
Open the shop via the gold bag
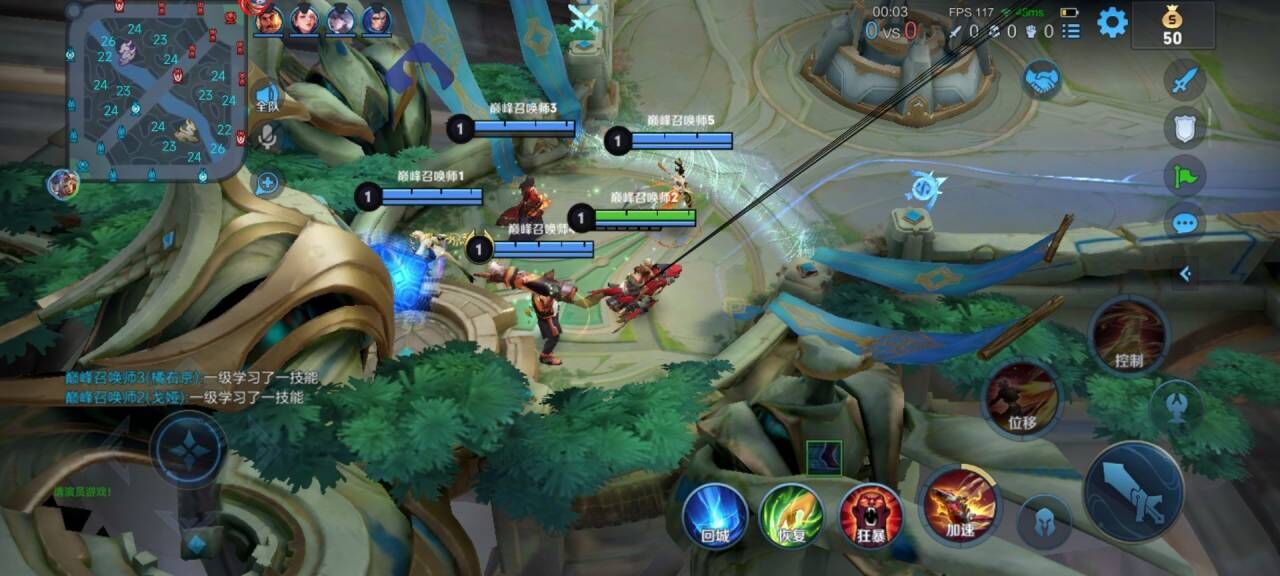pyautogui.click(x=1172, y=24)
